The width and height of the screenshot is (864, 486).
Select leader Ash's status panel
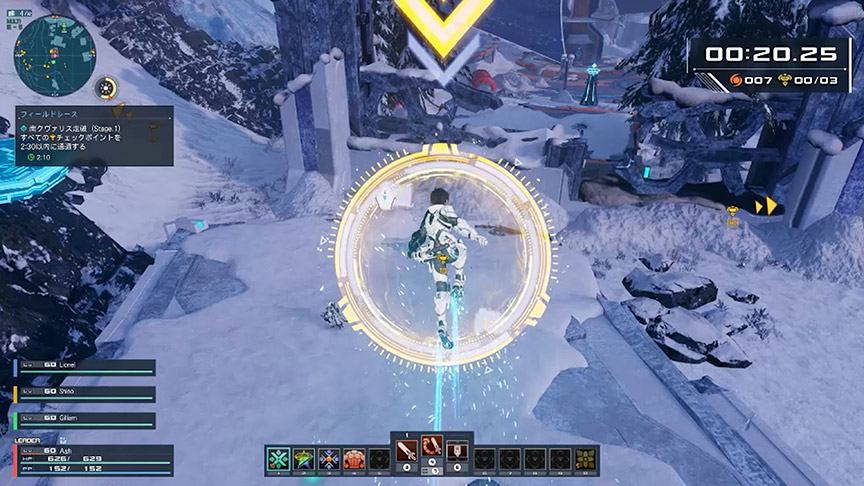click(x=92, y=459)
